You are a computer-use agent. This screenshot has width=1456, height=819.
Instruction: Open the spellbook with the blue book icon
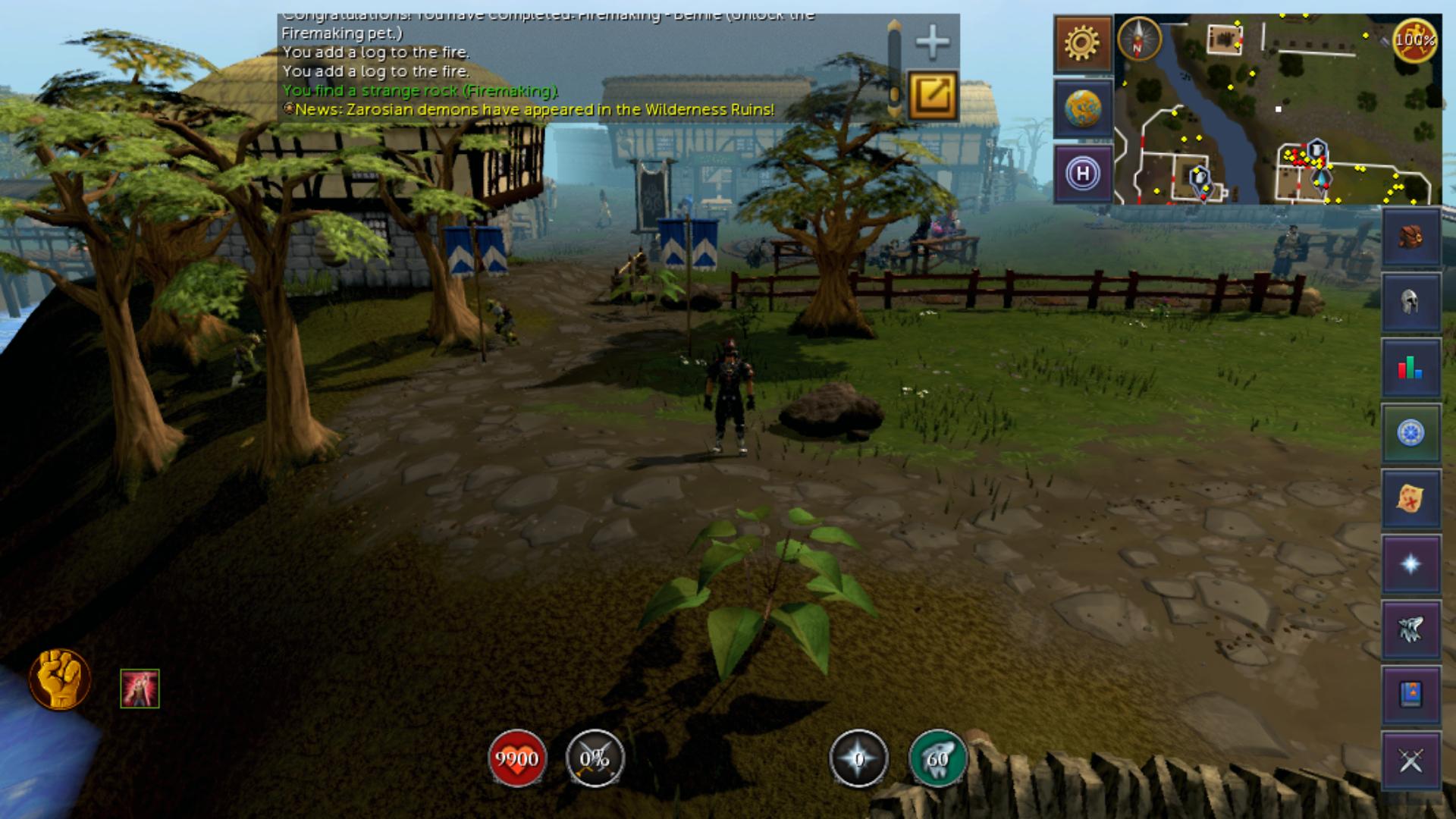1411,692
